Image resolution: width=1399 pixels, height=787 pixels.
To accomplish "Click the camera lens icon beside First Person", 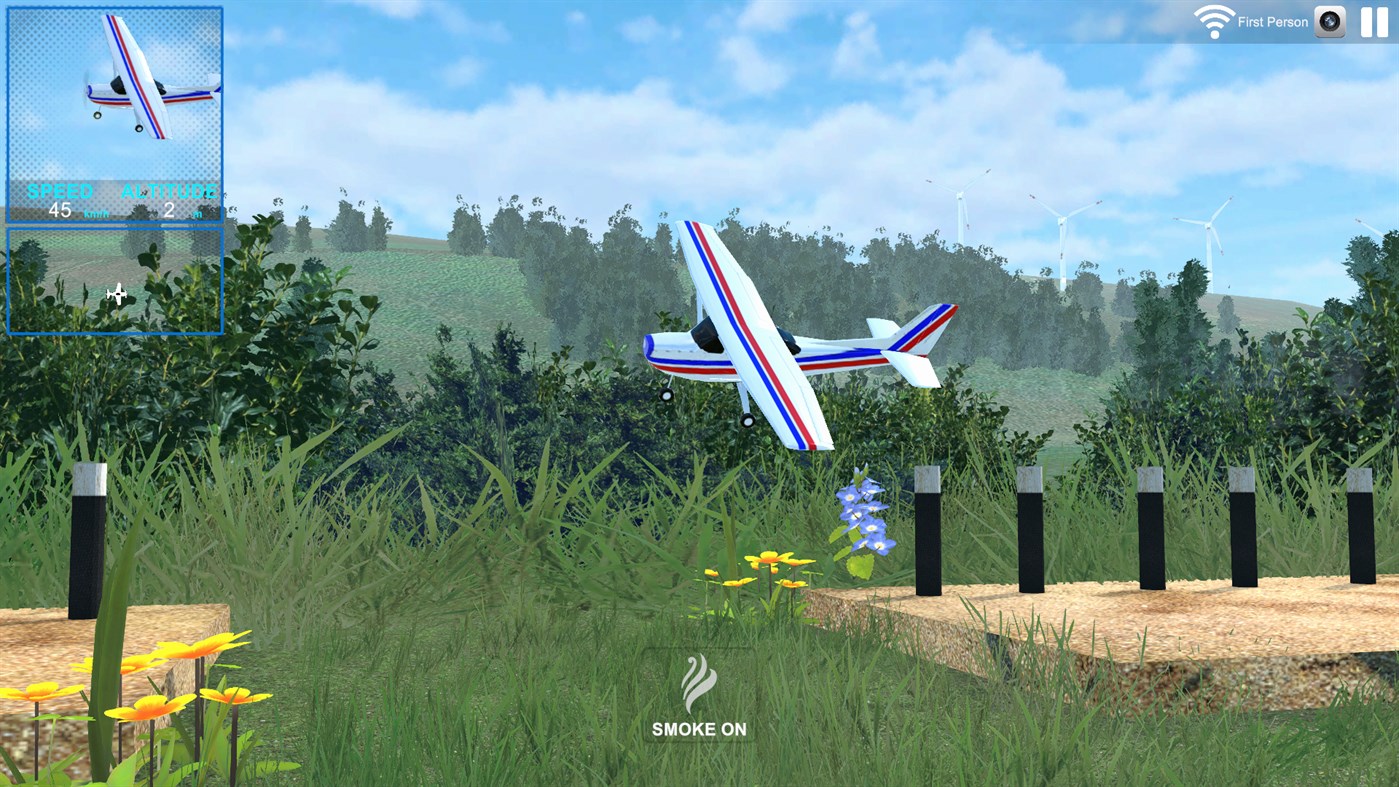I will (x=1328, y=21).
